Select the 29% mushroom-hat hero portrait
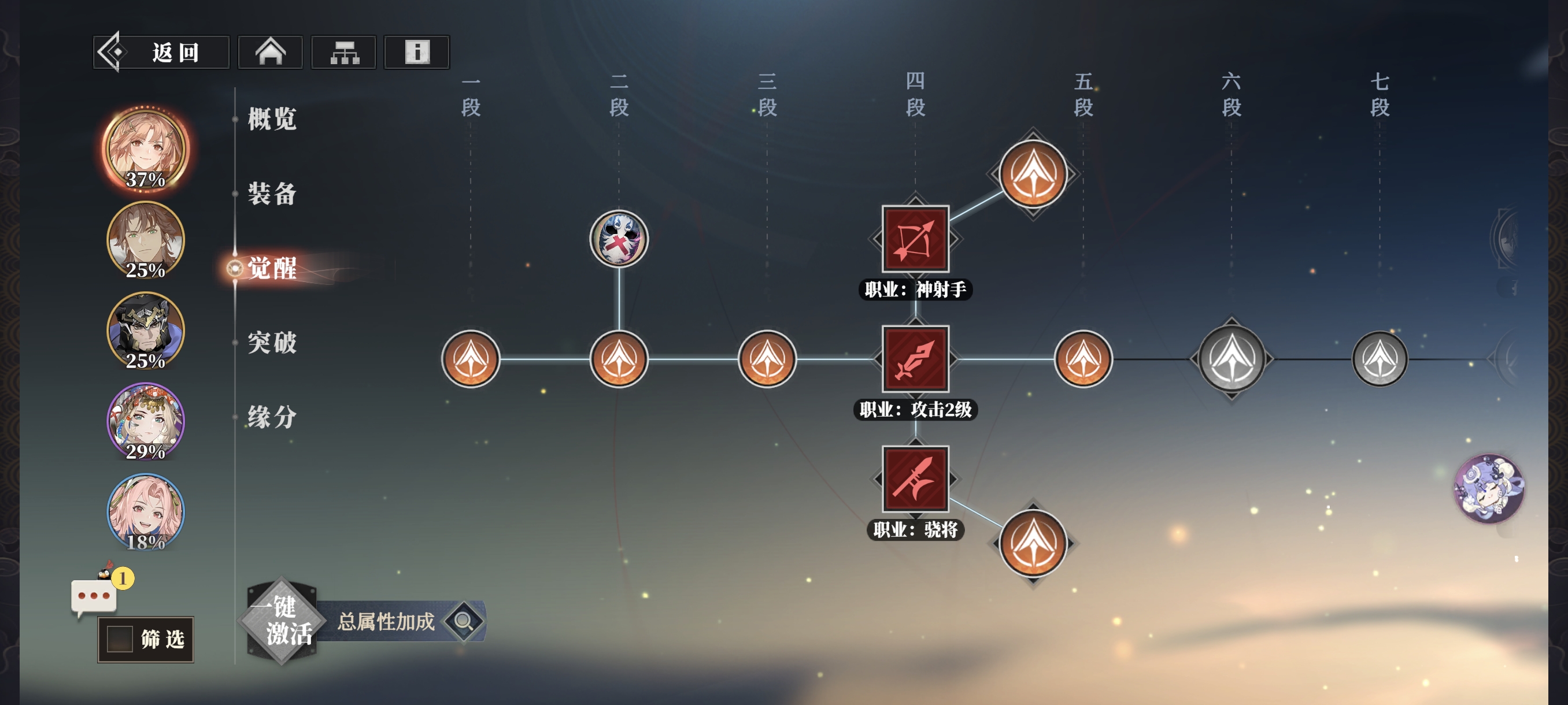The width and height of the screenshot is (1568, 705). pyautogui.click(x=146, y=421)
